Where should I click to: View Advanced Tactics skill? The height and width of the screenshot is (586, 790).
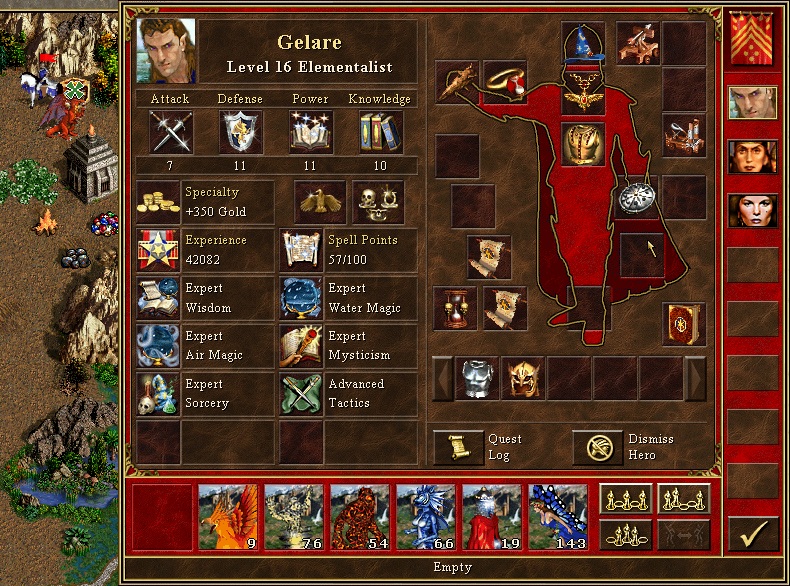tap(347, 394)
